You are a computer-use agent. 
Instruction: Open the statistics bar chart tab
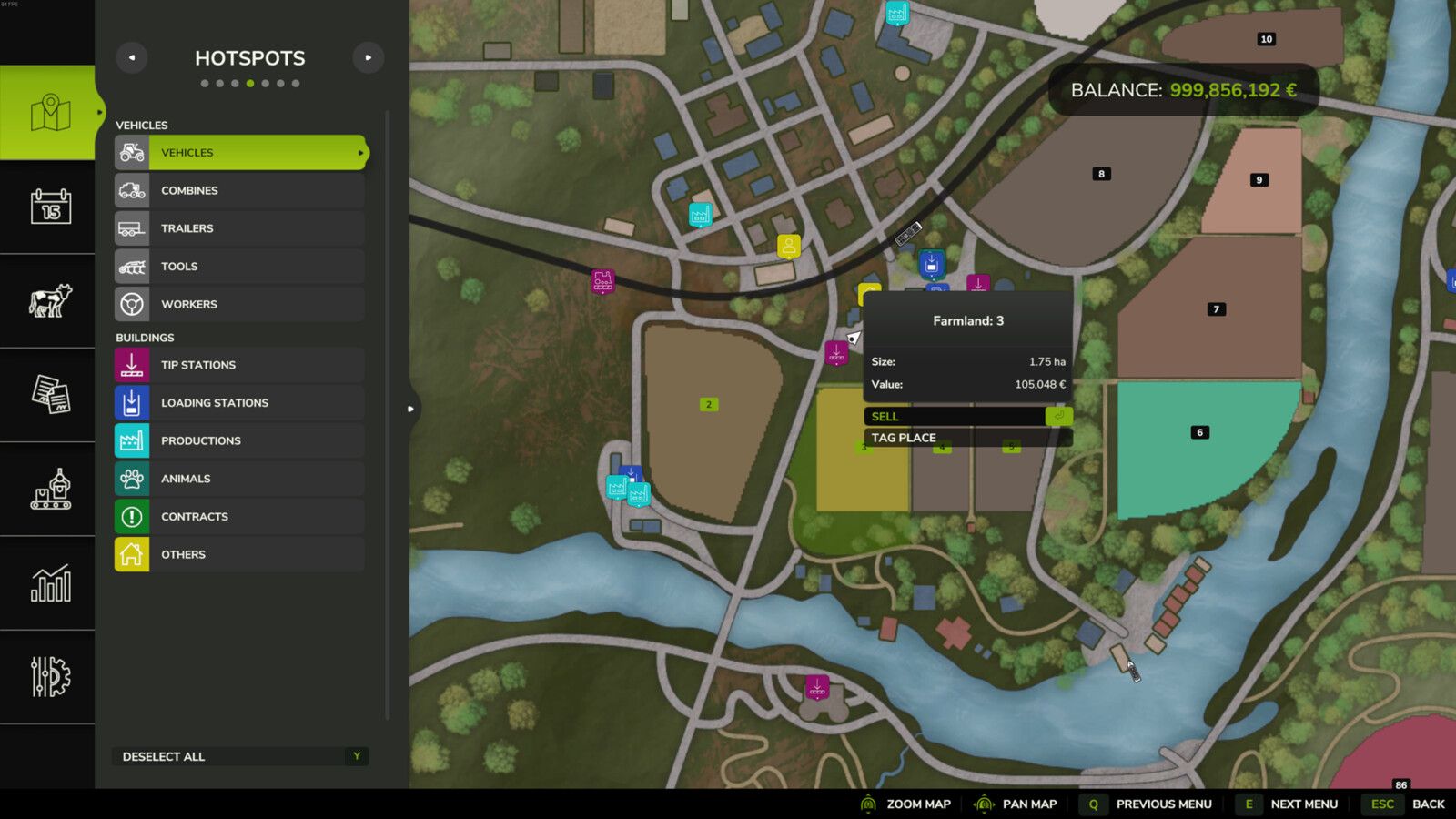tap(50, 583)
